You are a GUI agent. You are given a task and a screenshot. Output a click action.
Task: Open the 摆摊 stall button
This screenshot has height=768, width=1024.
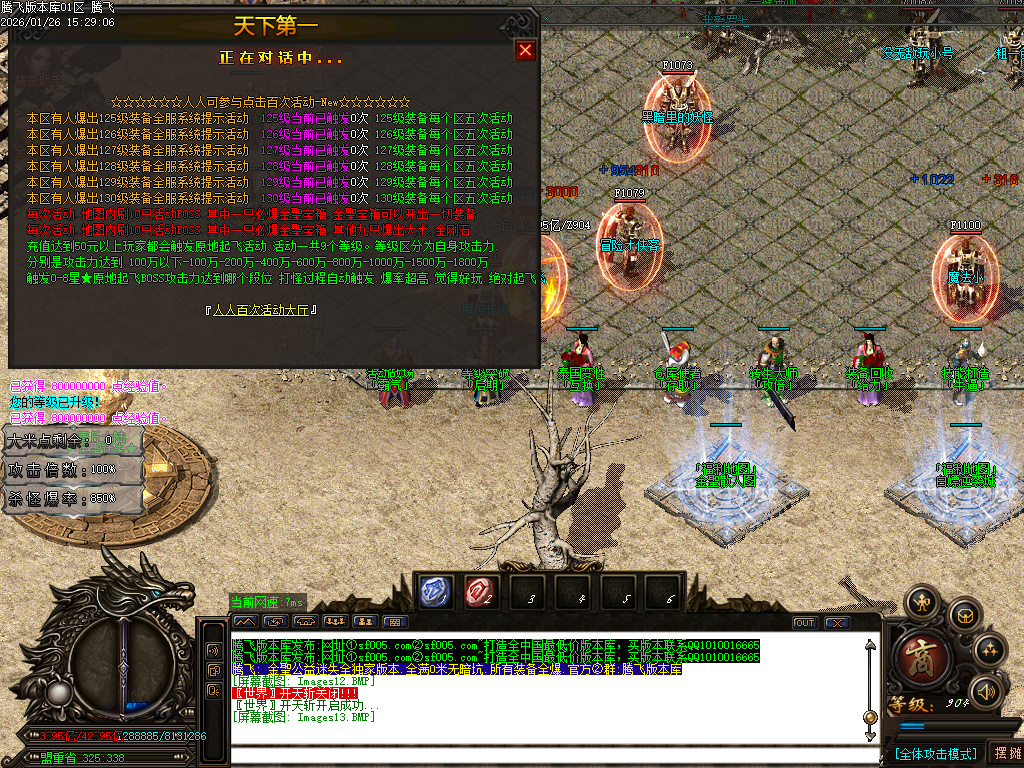point(1005,753)
